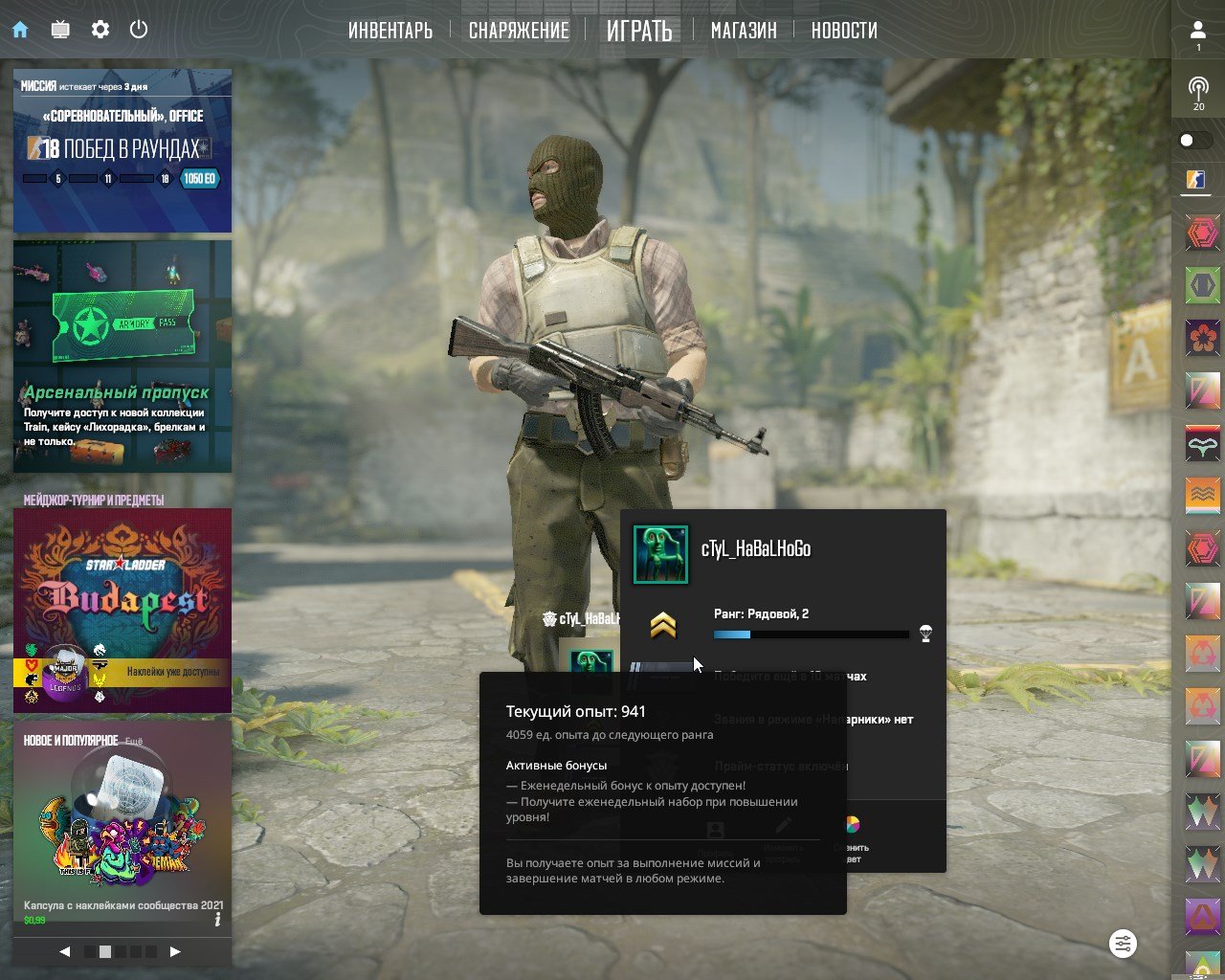Switch to the СНАРЯЖЕНИЕ loadout tab
Screen dimensions: 1225x980
[x=519, y=31]
